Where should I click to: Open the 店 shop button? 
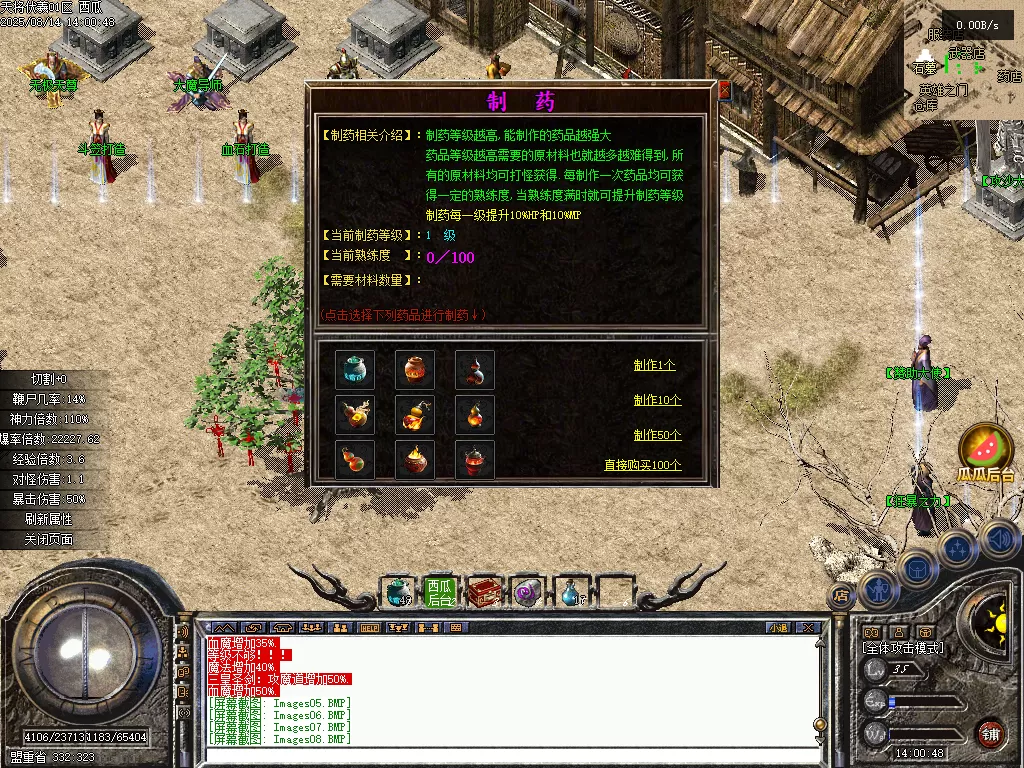(x=841, y=596)
